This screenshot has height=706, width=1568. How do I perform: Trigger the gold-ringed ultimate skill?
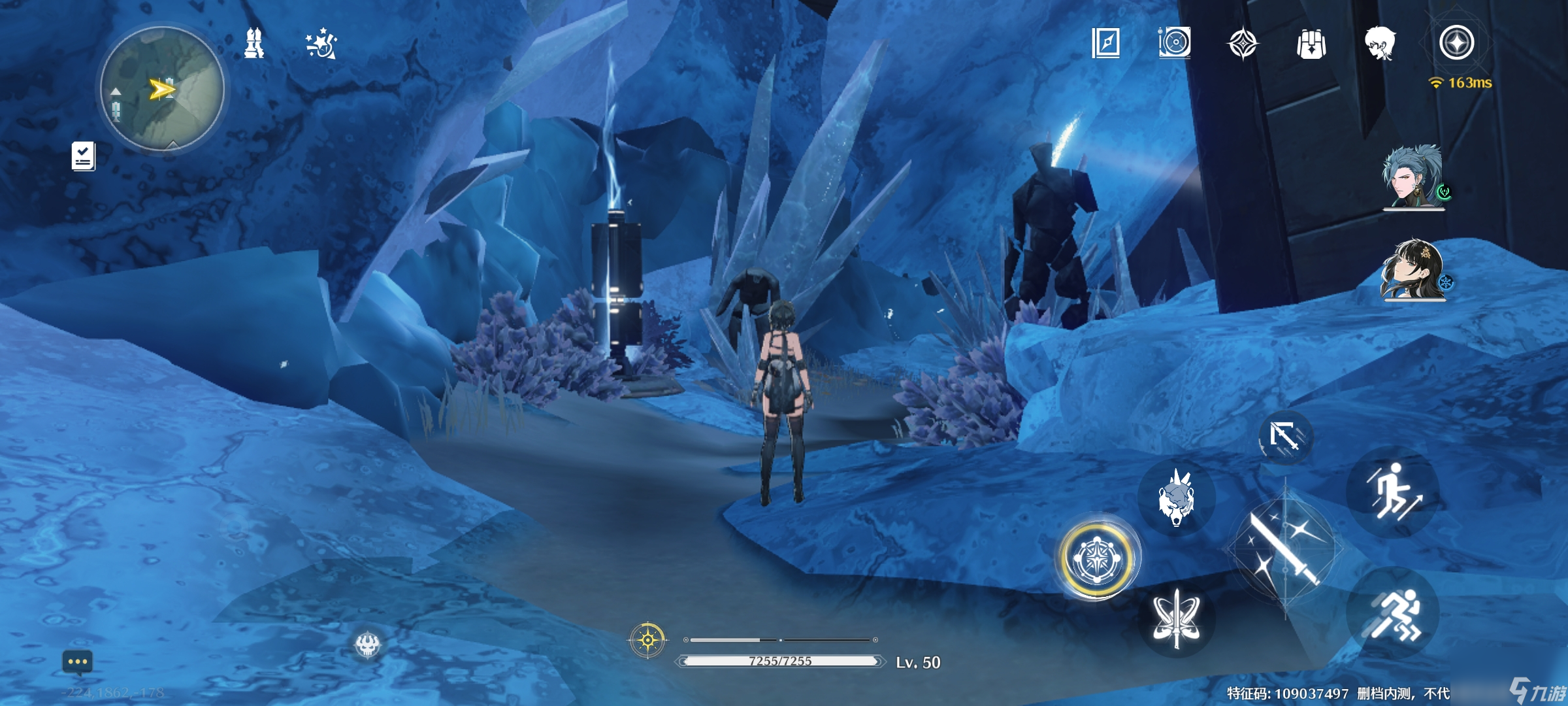click(x=1097, y=558)
